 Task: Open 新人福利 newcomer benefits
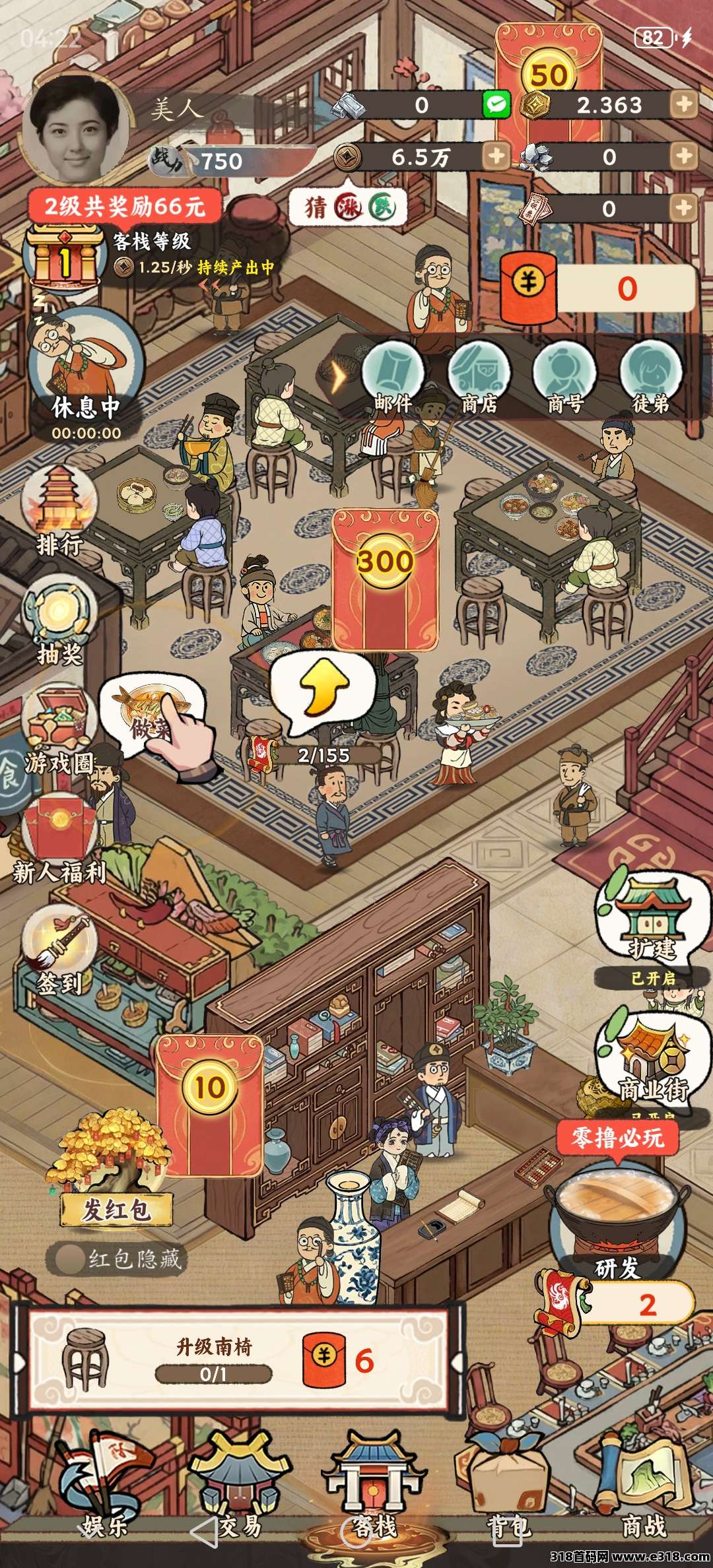[59, 838]
